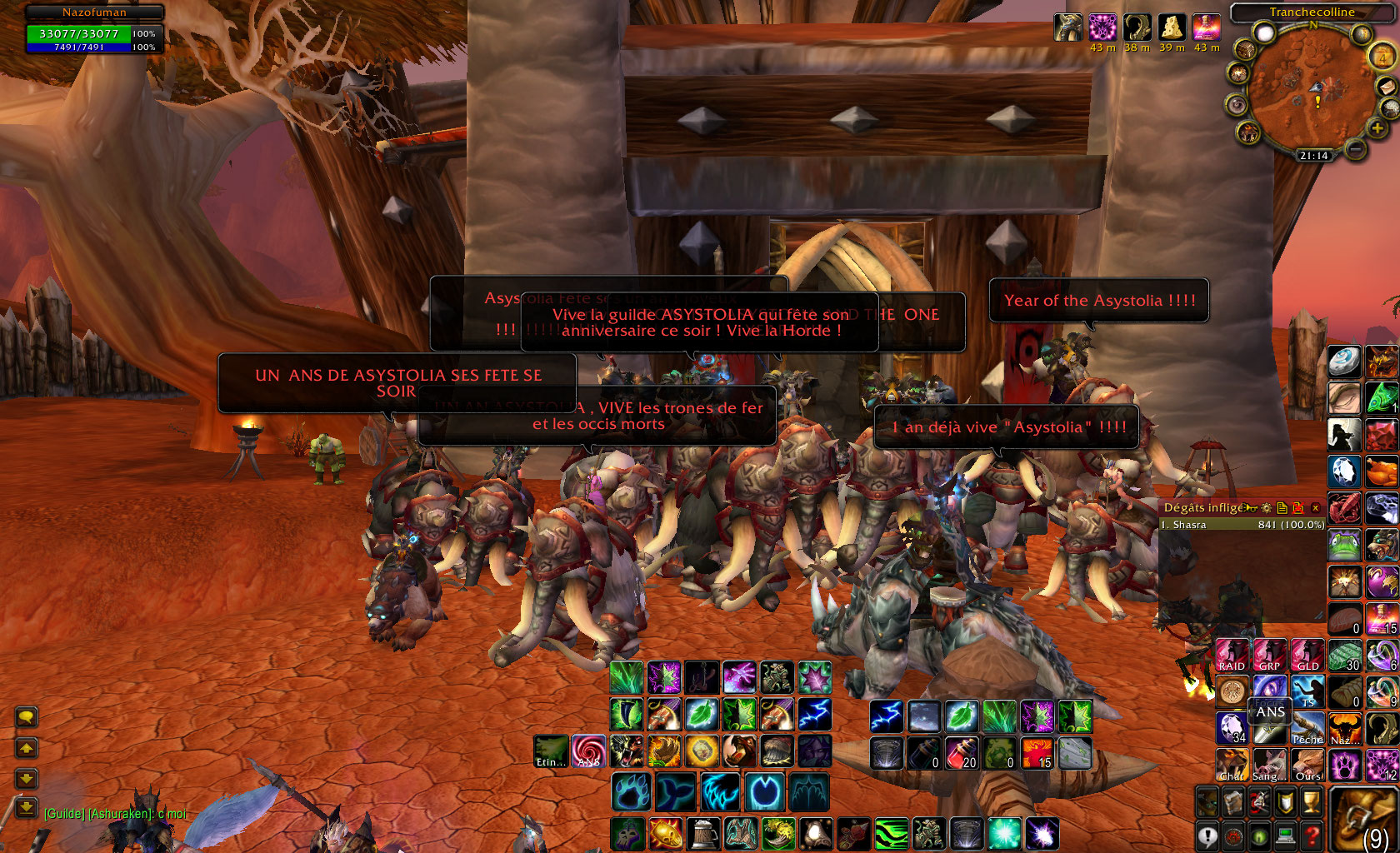Open segment options via the trumpet icon on the meter

point(1251,507)
